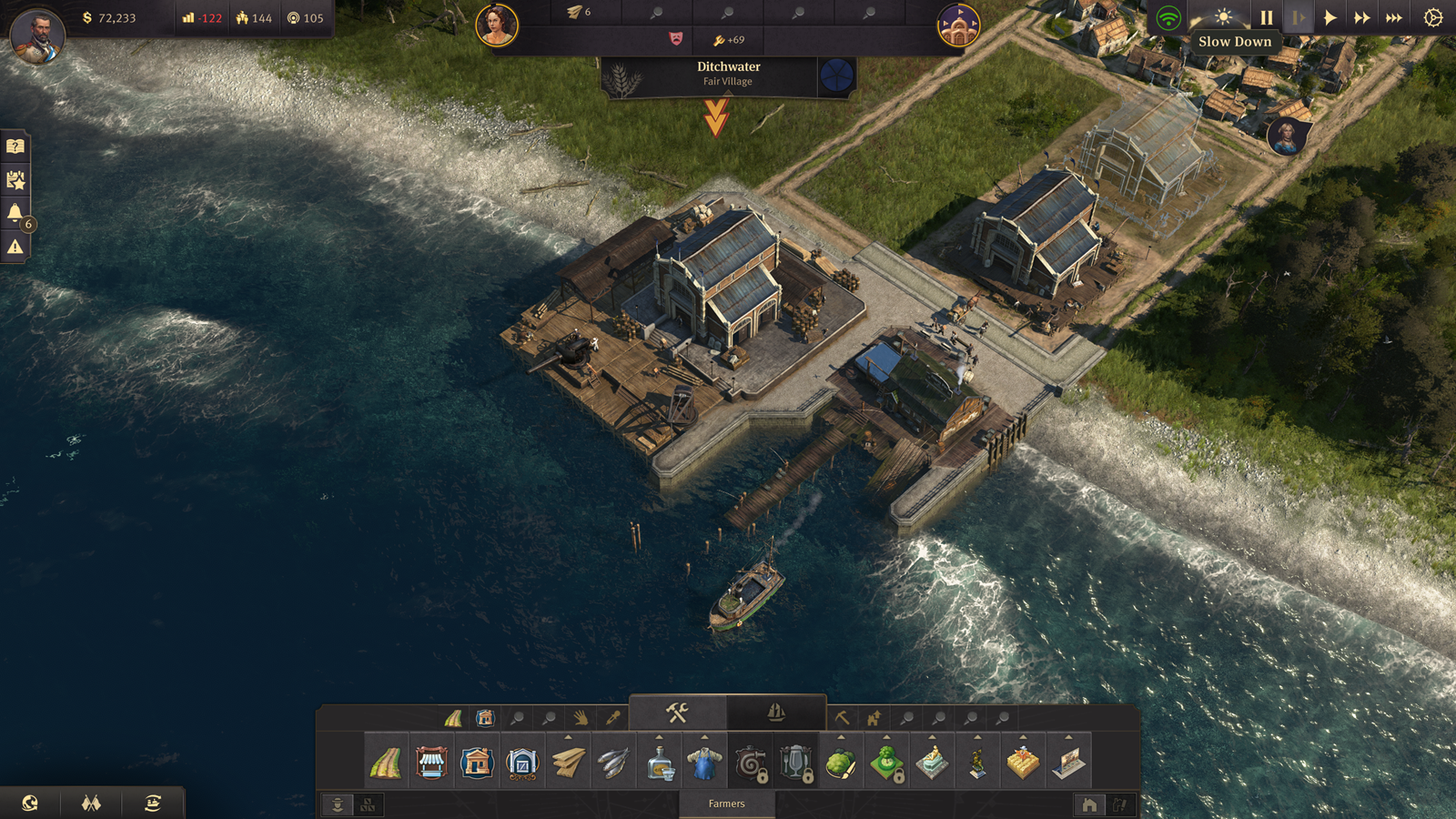Show the notifications bell

(x=15, y=213)
